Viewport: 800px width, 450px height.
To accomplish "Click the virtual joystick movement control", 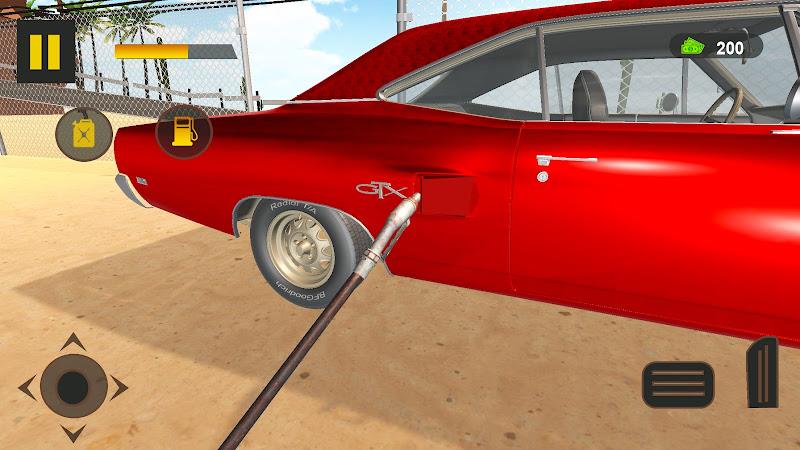I will 73,387.
